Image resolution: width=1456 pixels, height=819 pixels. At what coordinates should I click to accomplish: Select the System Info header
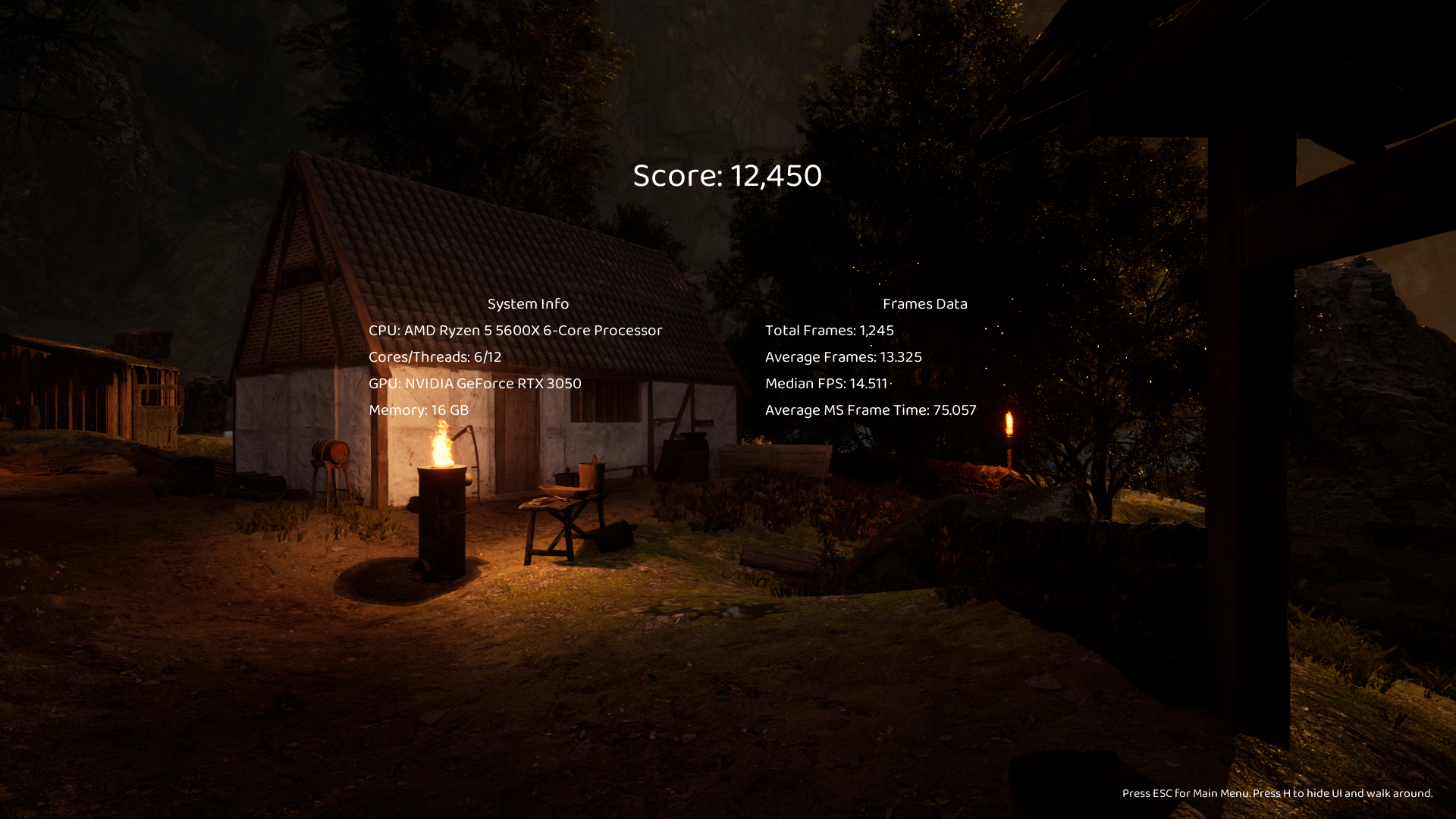(528, 303)
